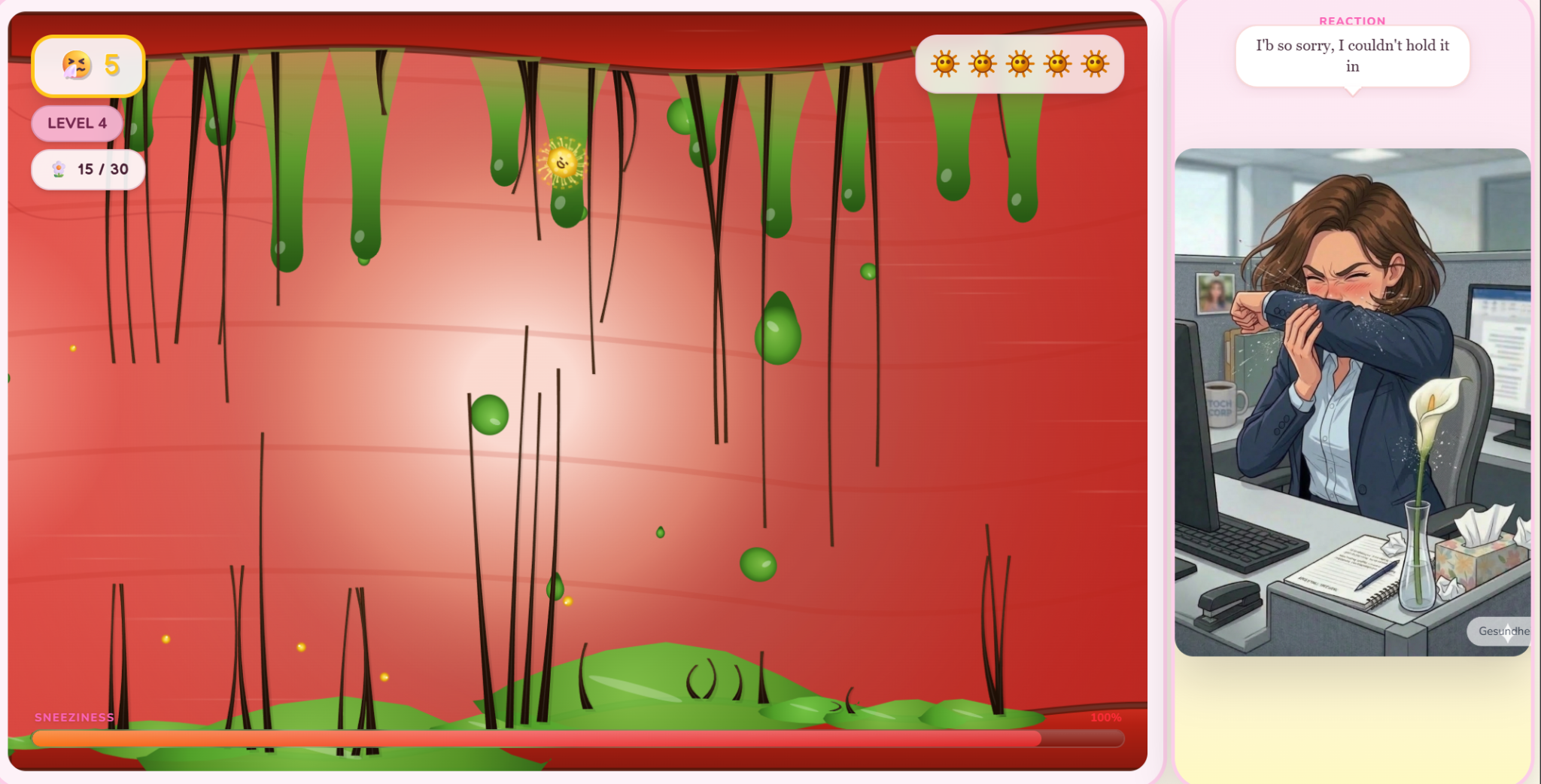Screen dimensions: 1541x784
Task: Expand the reaction panel on the right
Action: tap(1352, 391)
